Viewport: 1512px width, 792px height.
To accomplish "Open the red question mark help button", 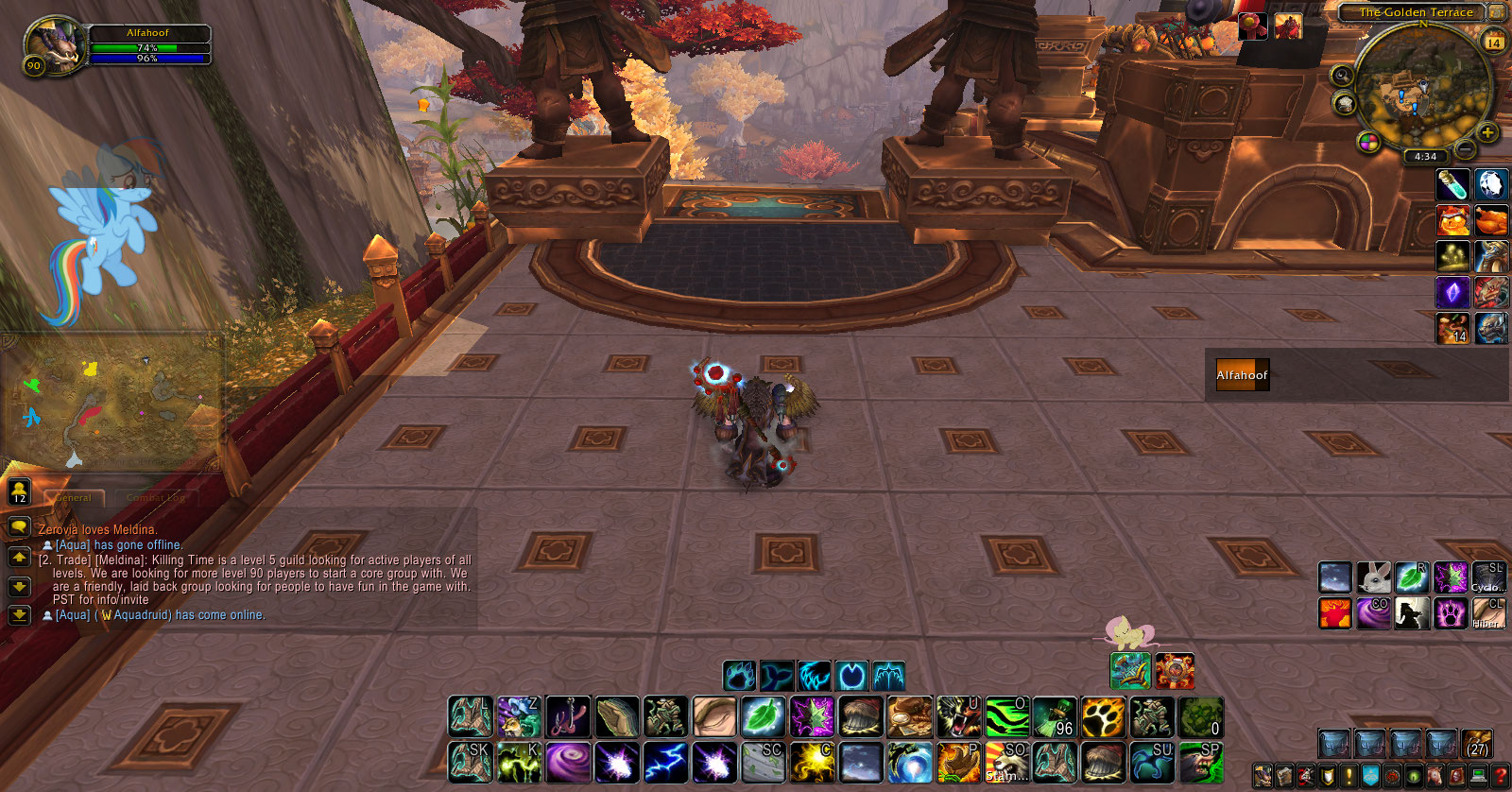I will [1501, 776].
